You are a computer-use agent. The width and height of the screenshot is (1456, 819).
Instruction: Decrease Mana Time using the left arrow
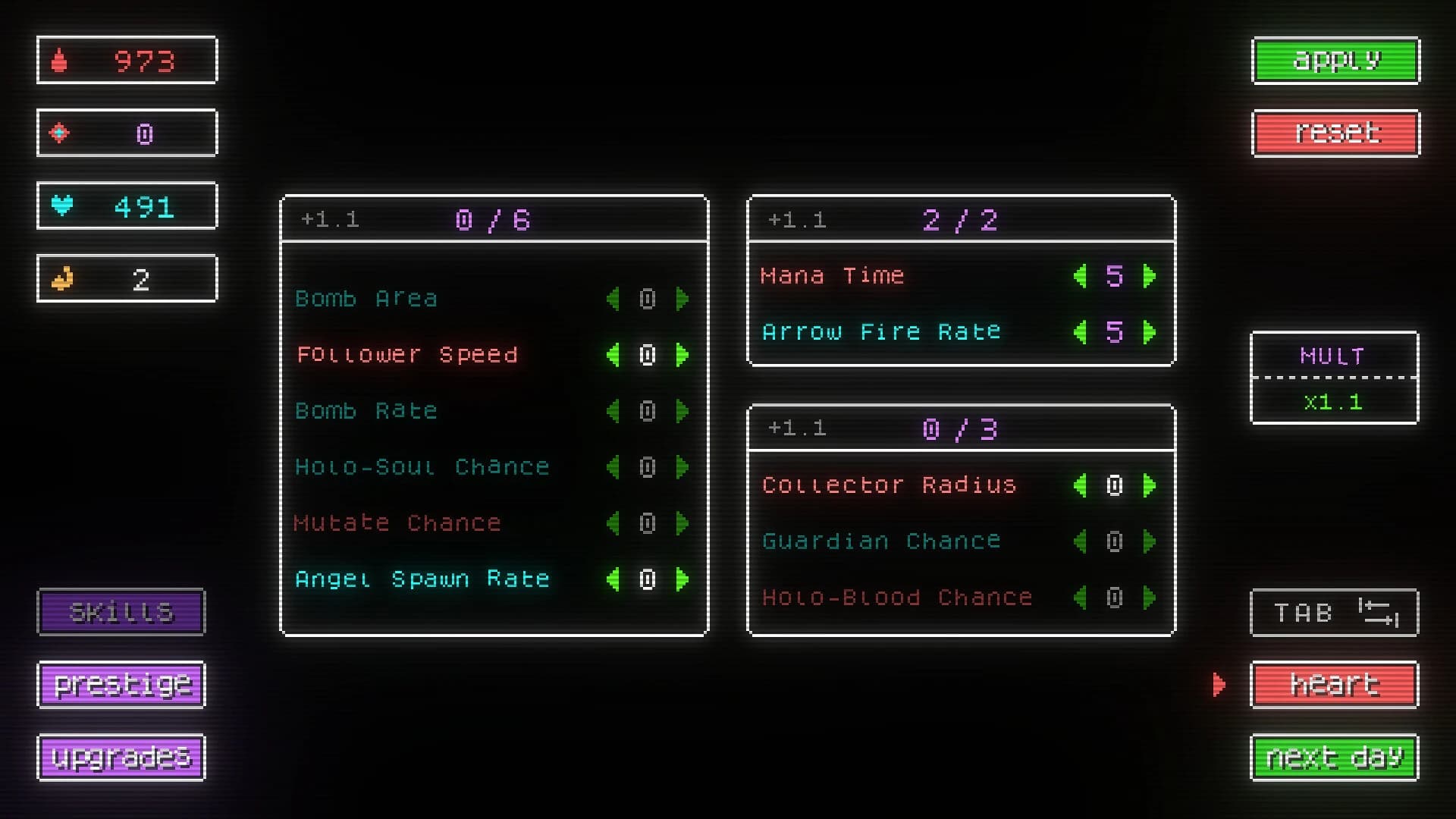point(1080,276)
